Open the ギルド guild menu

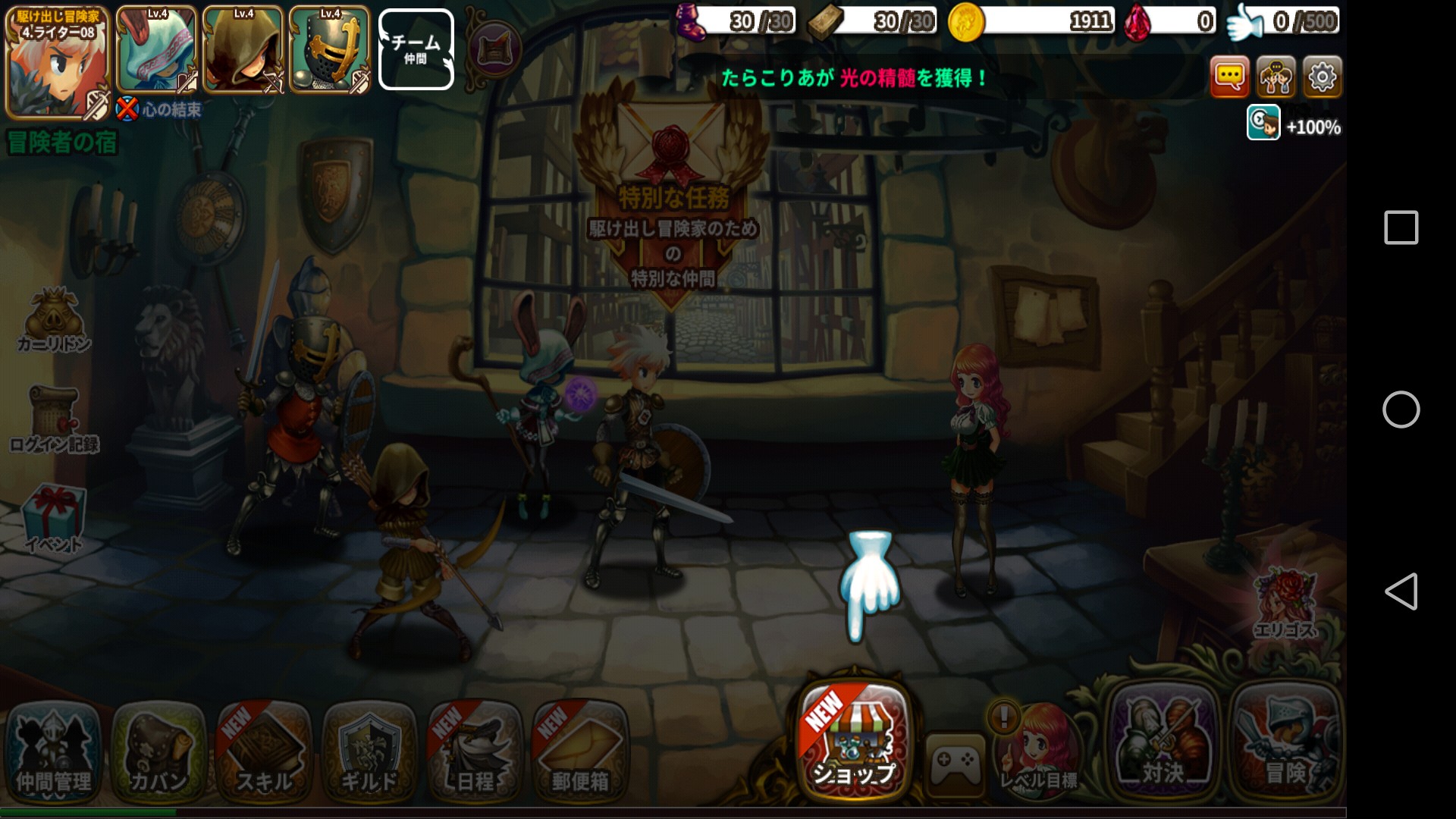369,751
